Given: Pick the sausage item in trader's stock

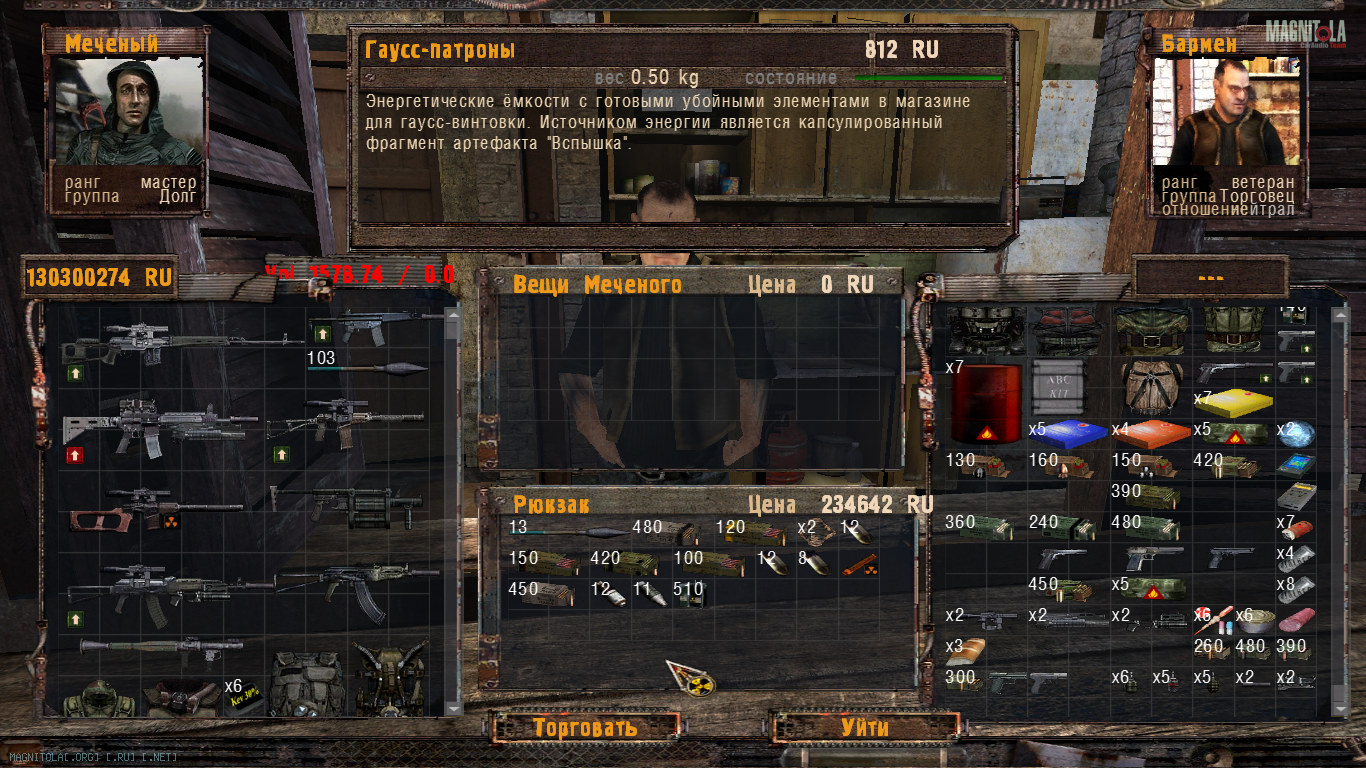Looking at the screenshot, I should (1296, 619).
